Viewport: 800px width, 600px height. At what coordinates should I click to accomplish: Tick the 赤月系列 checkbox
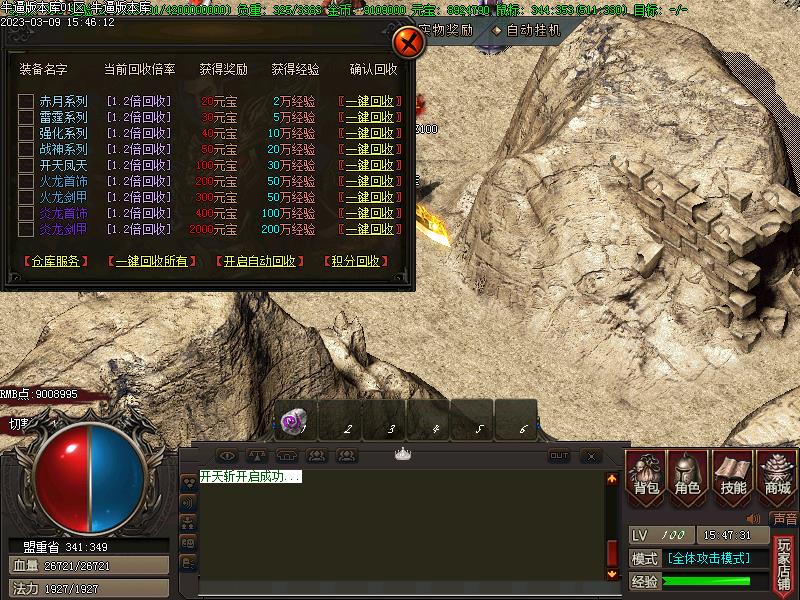point(27,101)
